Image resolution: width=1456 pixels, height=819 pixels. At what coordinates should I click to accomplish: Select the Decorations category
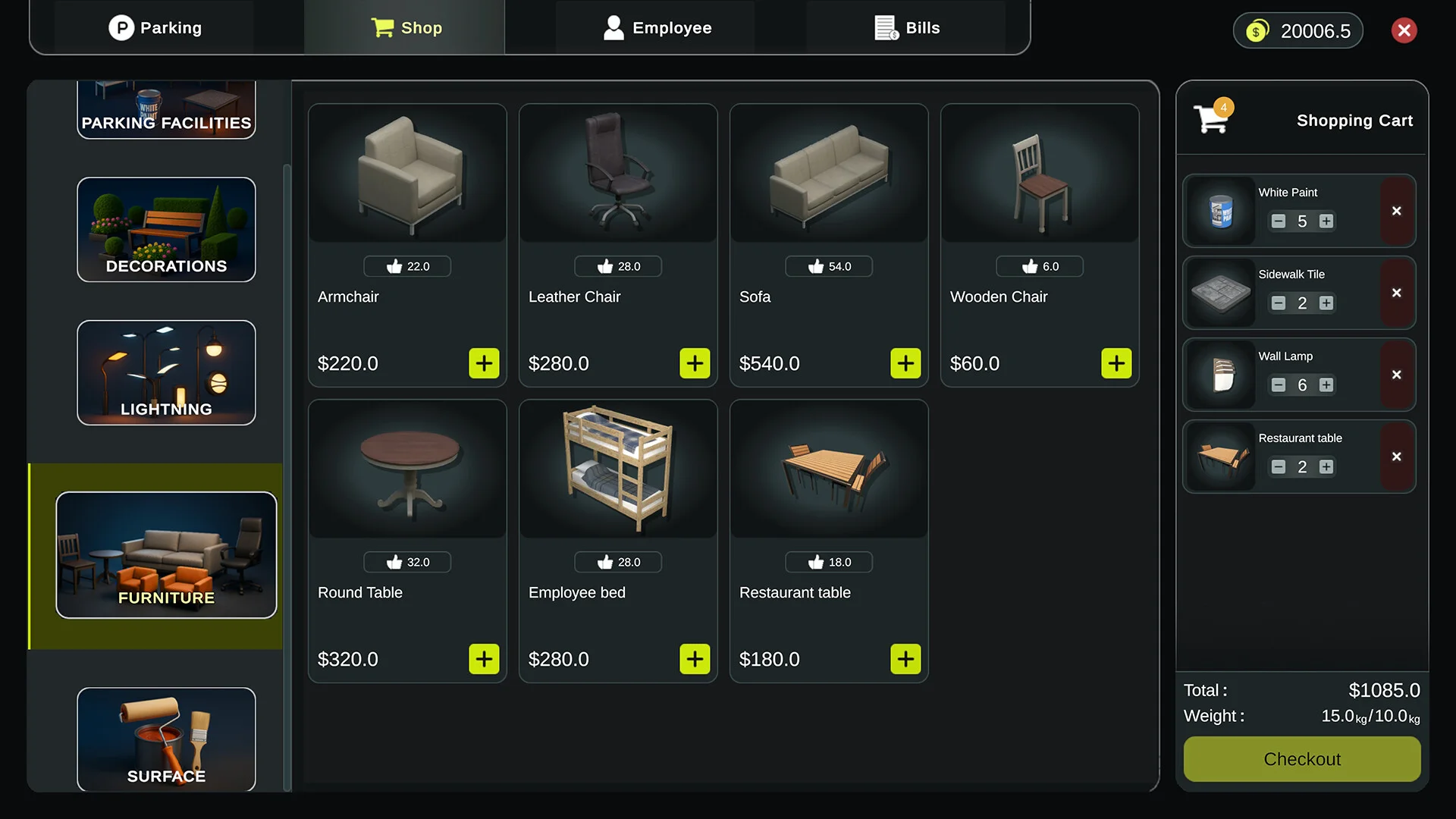pos(166,229)
